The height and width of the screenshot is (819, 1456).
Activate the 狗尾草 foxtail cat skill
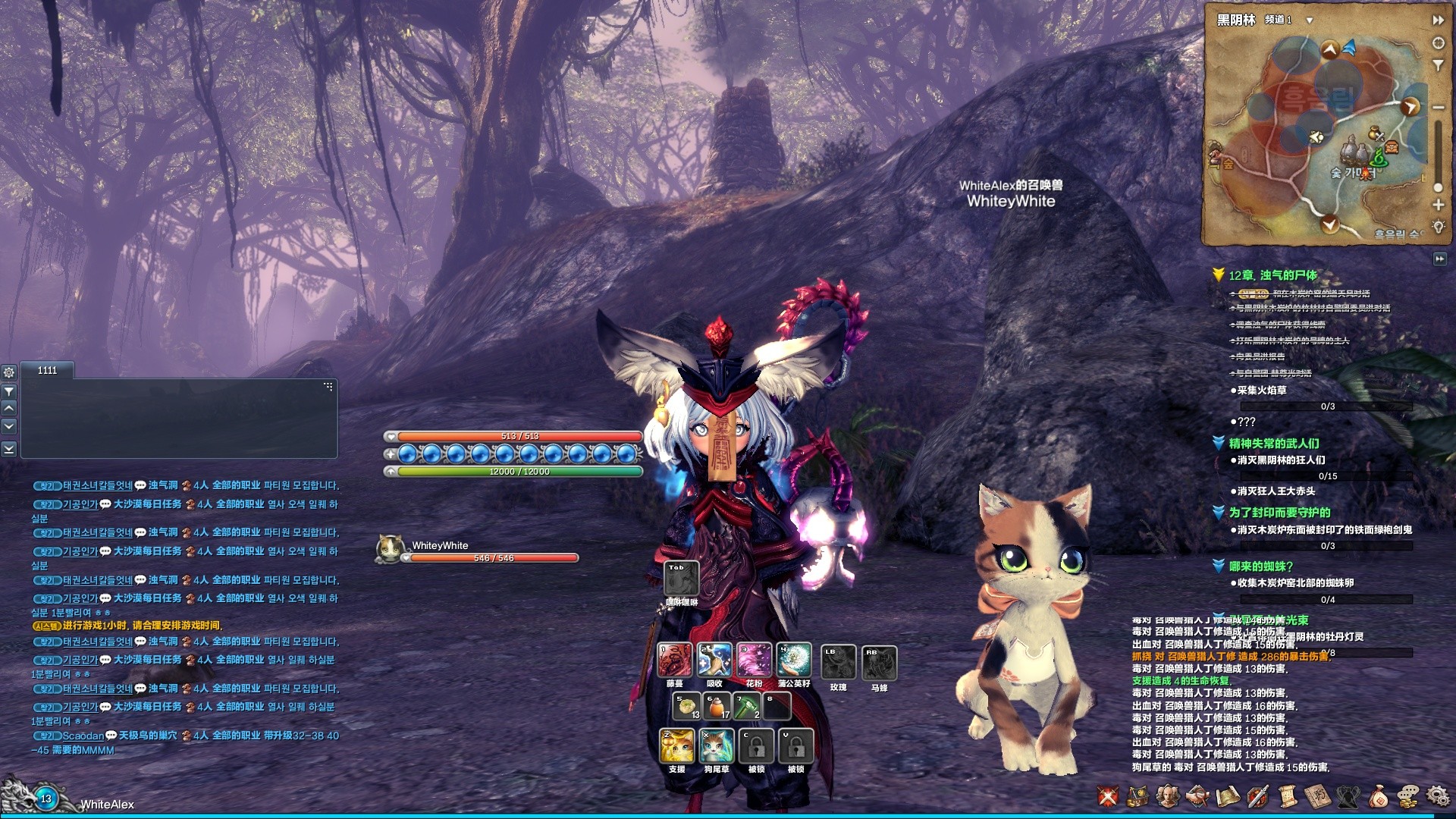tap(717, 746)
